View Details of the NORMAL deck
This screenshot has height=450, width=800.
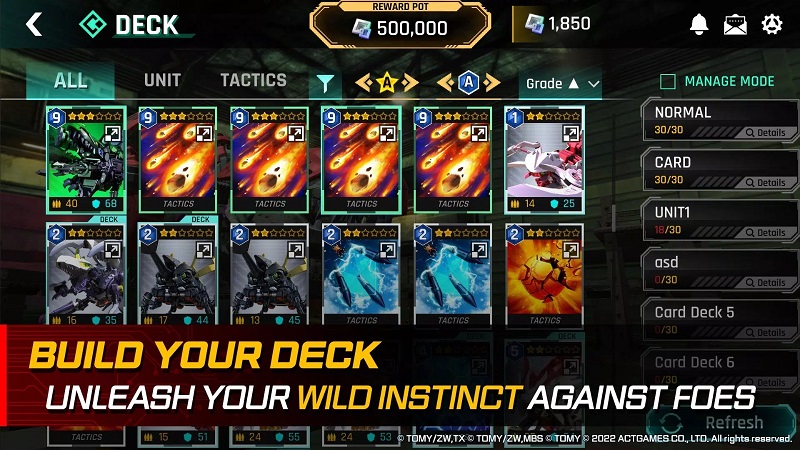[766, 132]
